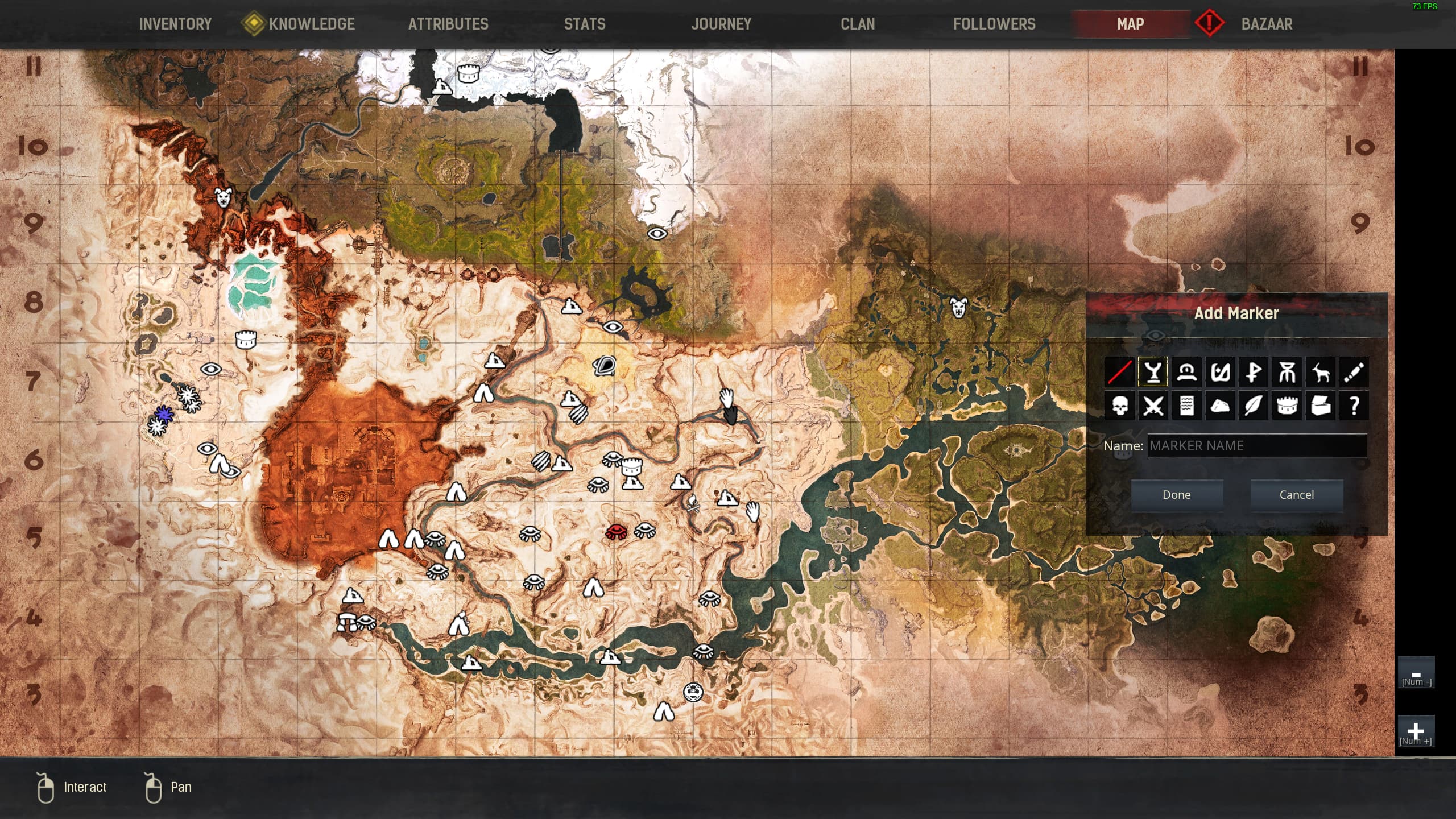Viewport: 1456px width, 819px height.
Task: Switch to the Attributes tab
Action: 448,24
